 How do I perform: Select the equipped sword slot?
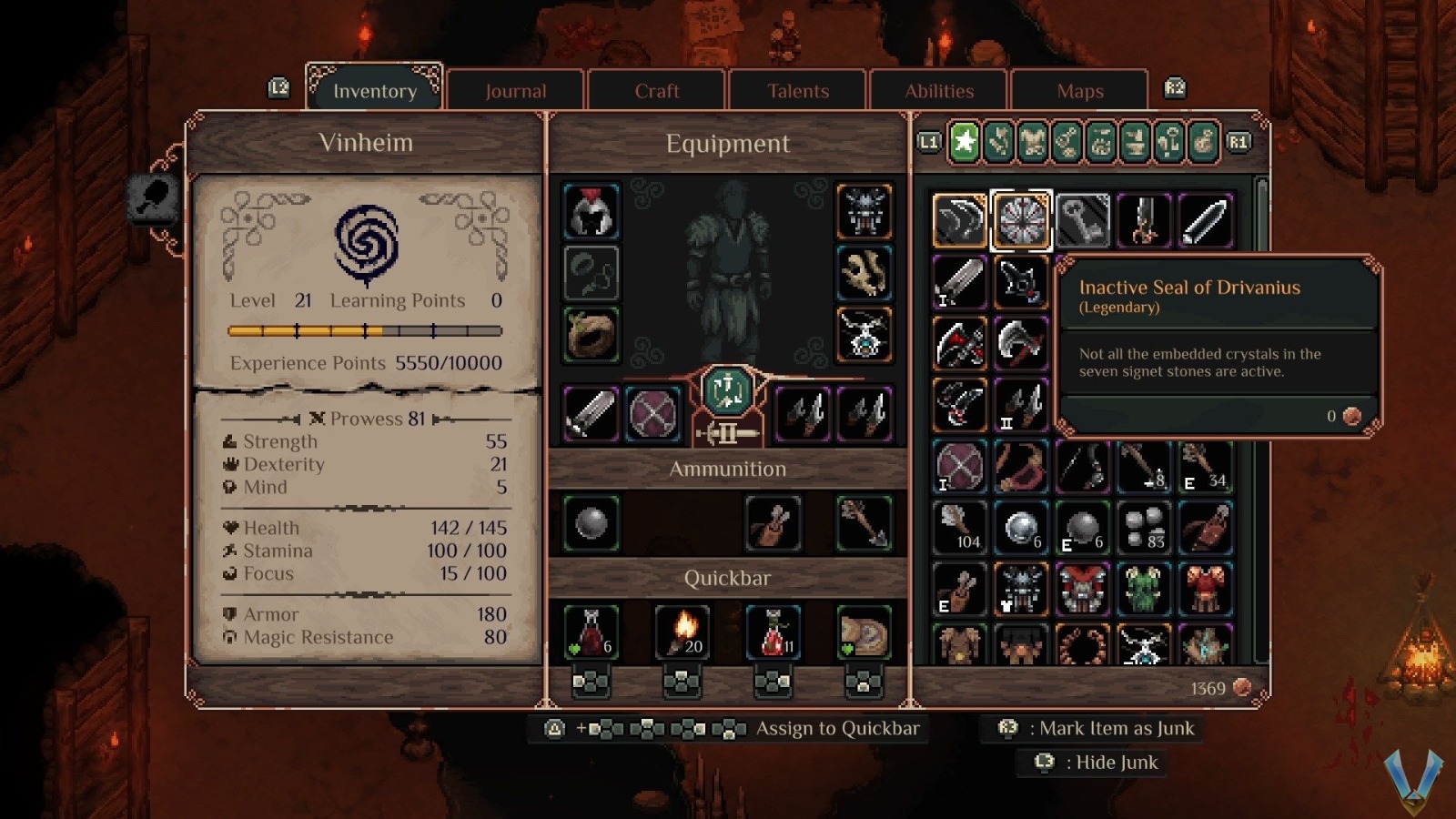tap(591, 414)
